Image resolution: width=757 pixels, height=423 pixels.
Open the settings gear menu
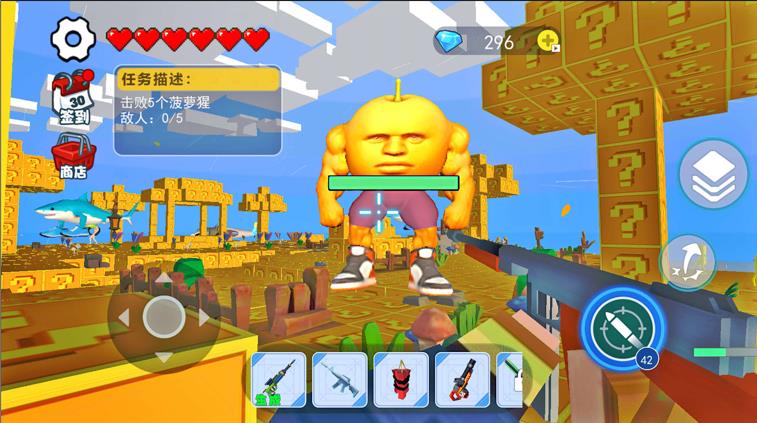pyautogui.click(x=72, y=39)
